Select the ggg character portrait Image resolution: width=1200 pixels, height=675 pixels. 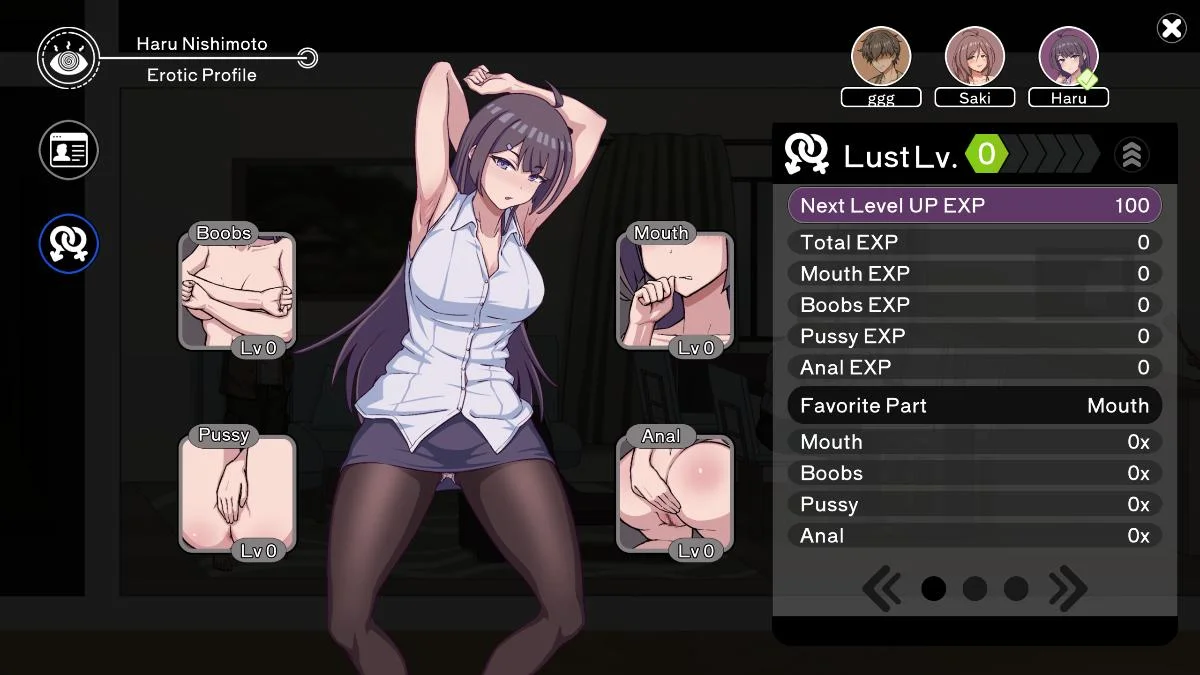click(x=881, y=56)
